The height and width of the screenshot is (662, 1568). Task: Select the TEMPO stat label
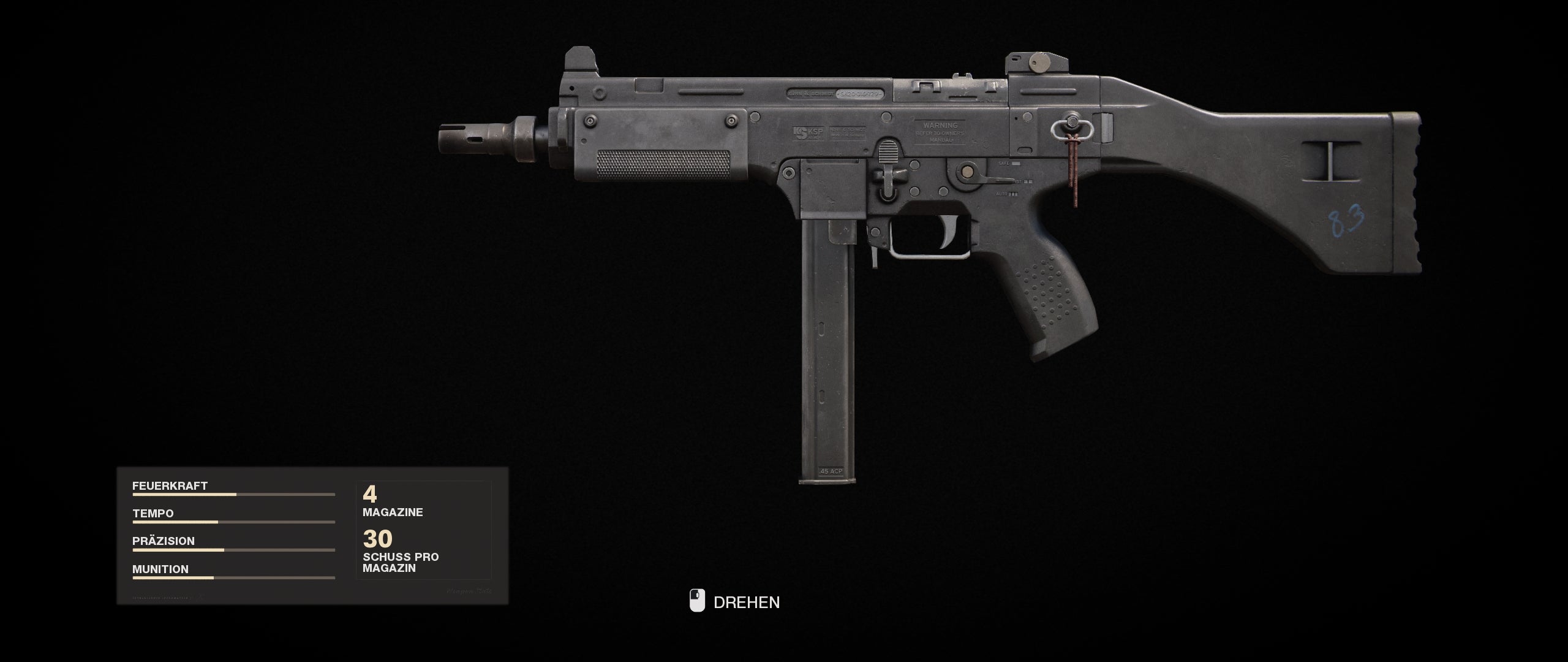pyautogui.click(x=152, y=512)
